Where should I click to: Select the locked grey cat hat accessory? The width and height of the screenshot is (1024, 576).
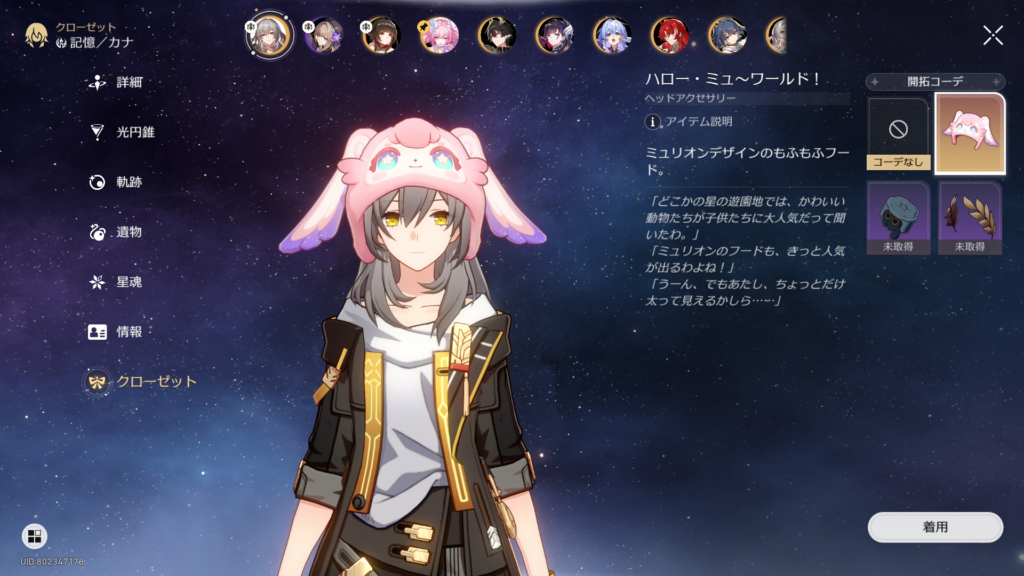[898, 217]
